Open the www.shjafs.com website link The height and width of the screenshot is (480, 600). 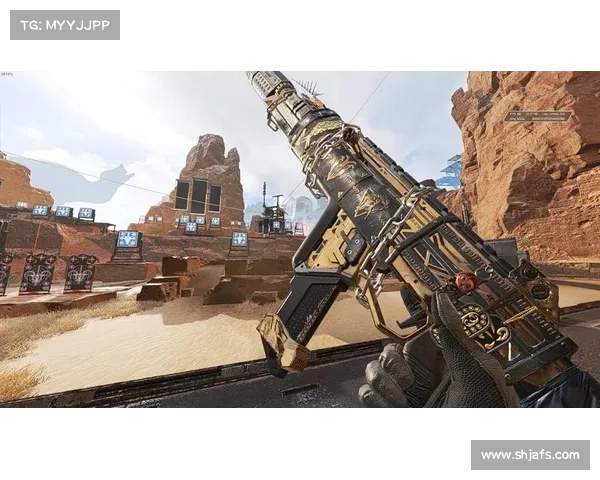[528, 455]
